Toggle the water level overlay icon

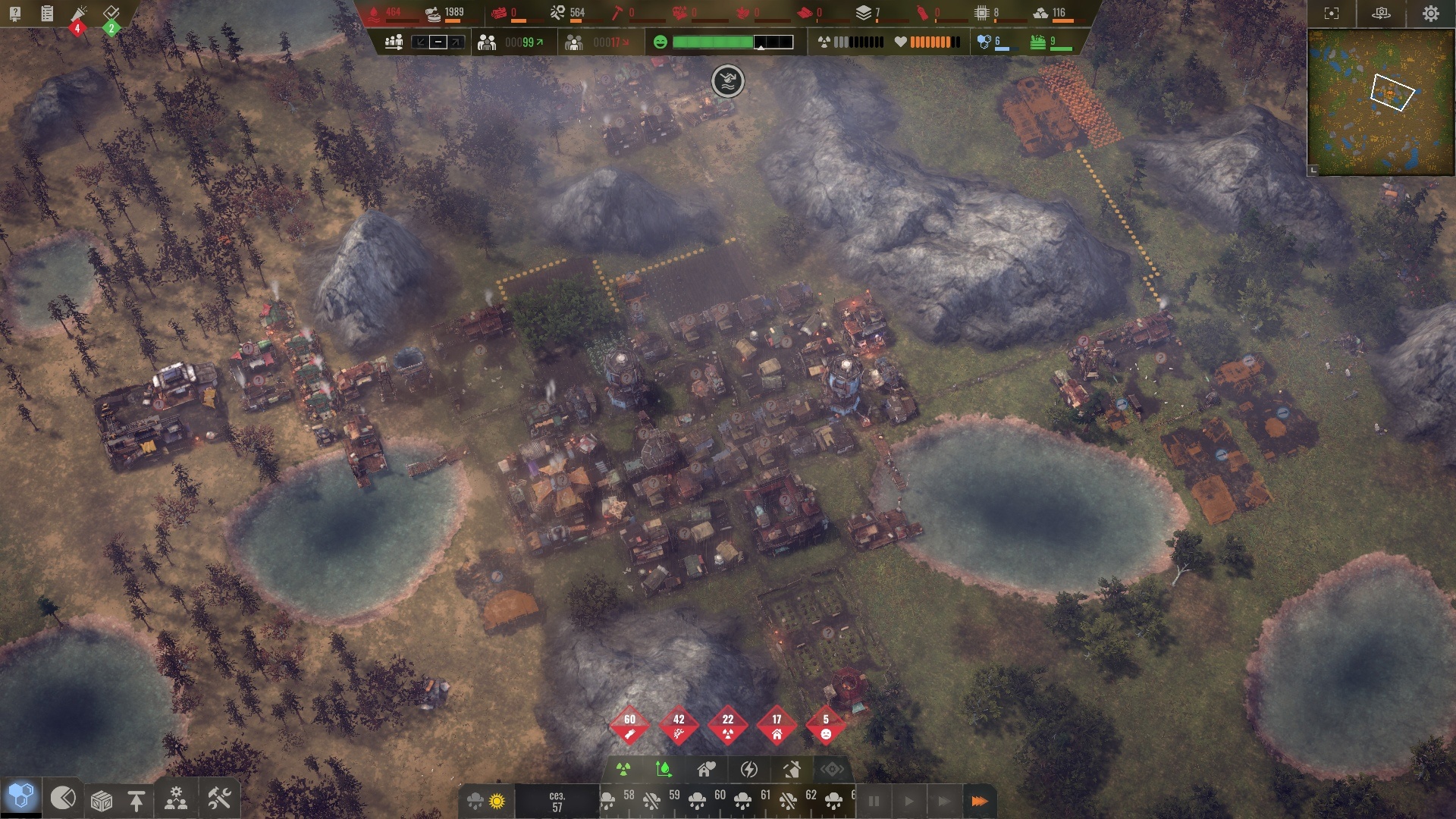(664, 770)
